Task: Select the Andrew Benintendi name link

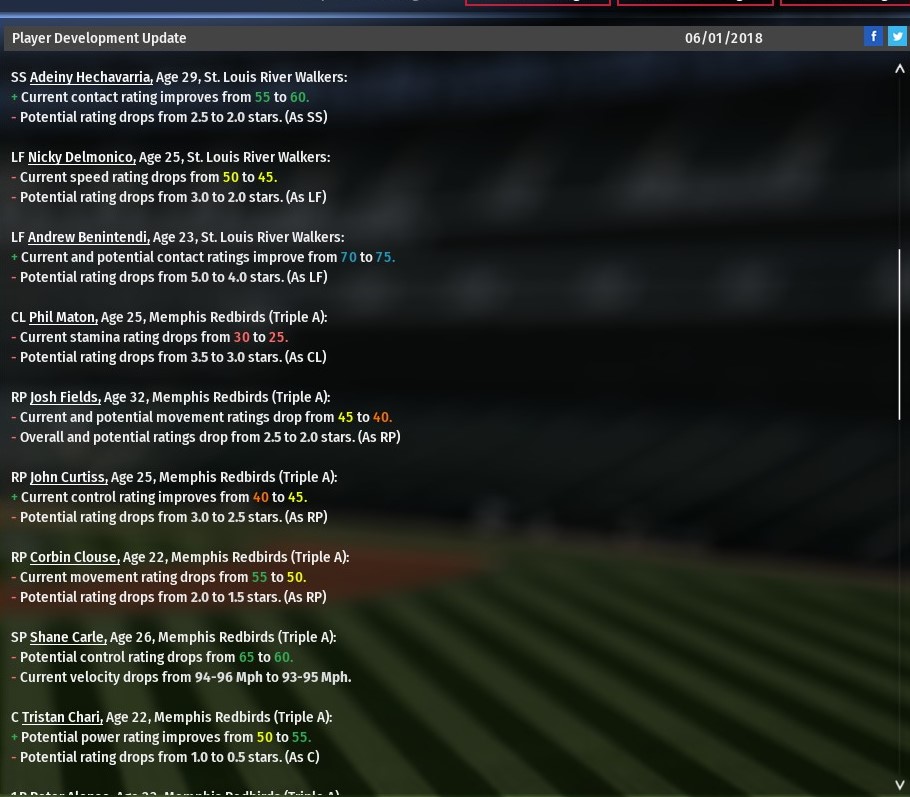Action: [88, 237]
